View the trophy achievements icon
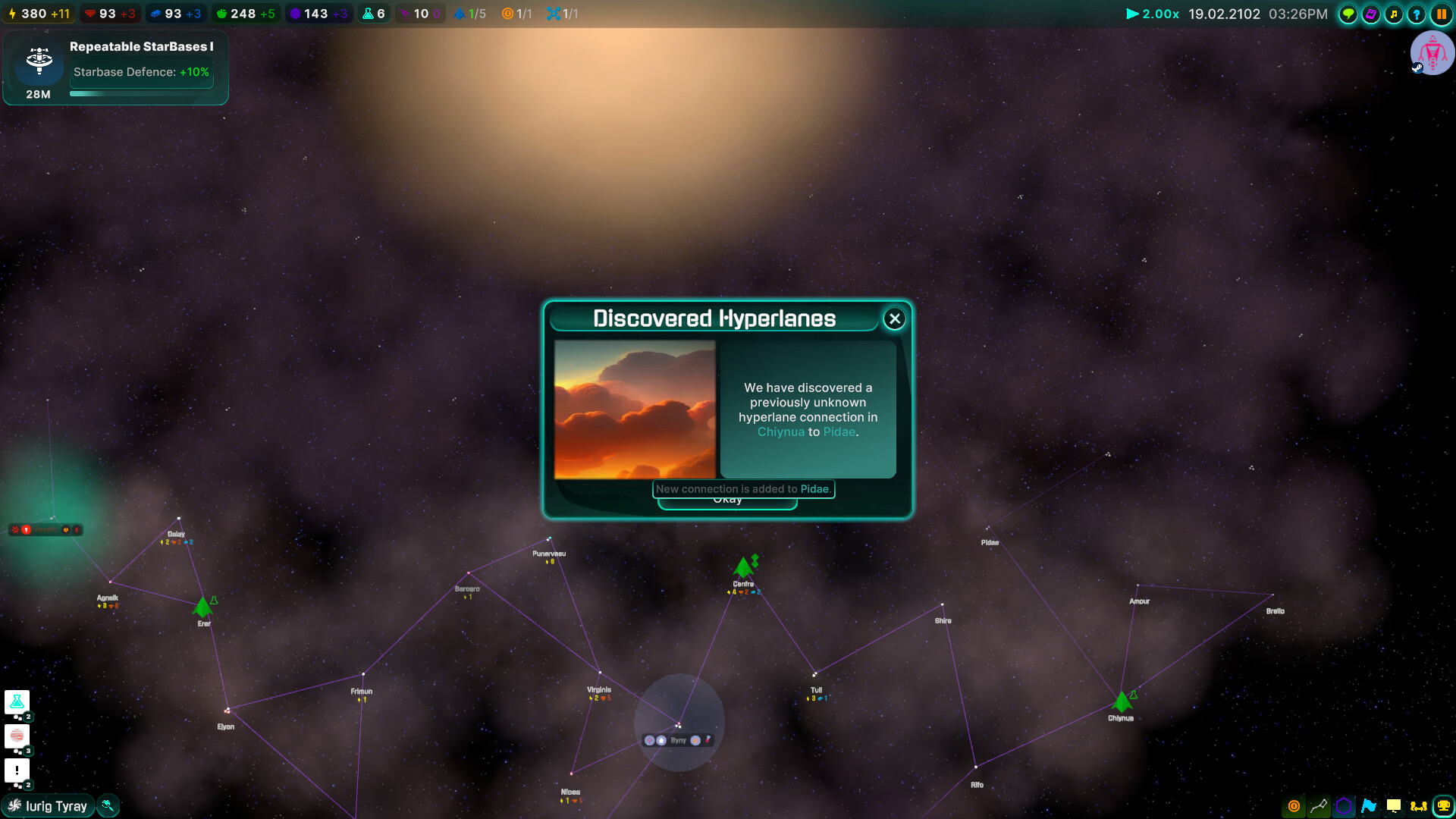 click(1445, 806)
